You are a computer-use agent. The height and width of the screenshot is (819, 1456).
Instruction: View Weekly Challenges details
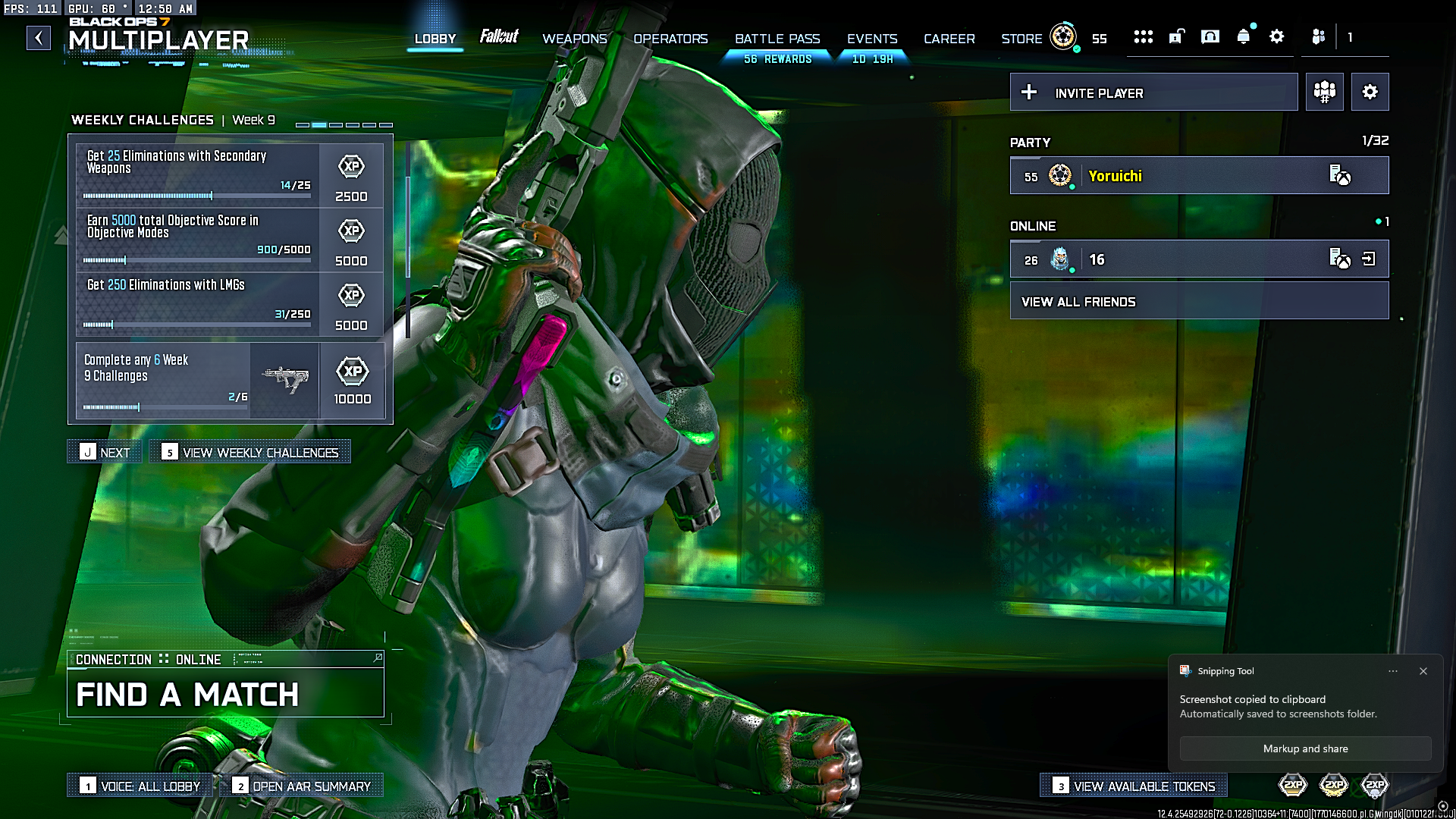pos(250,453)
